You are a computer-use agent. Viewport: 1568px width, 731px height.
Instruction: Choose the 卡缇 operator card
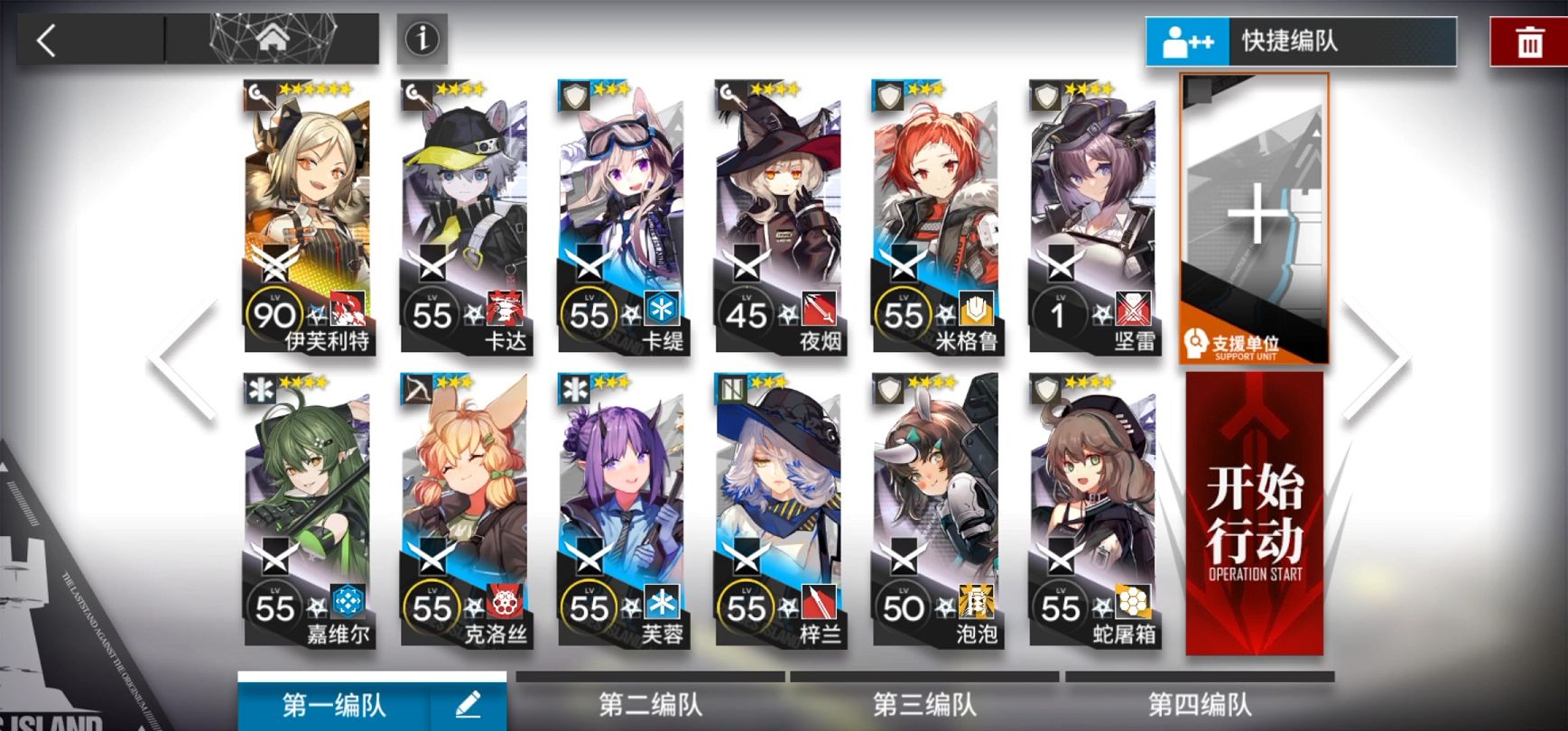click(x=621, y=217)
